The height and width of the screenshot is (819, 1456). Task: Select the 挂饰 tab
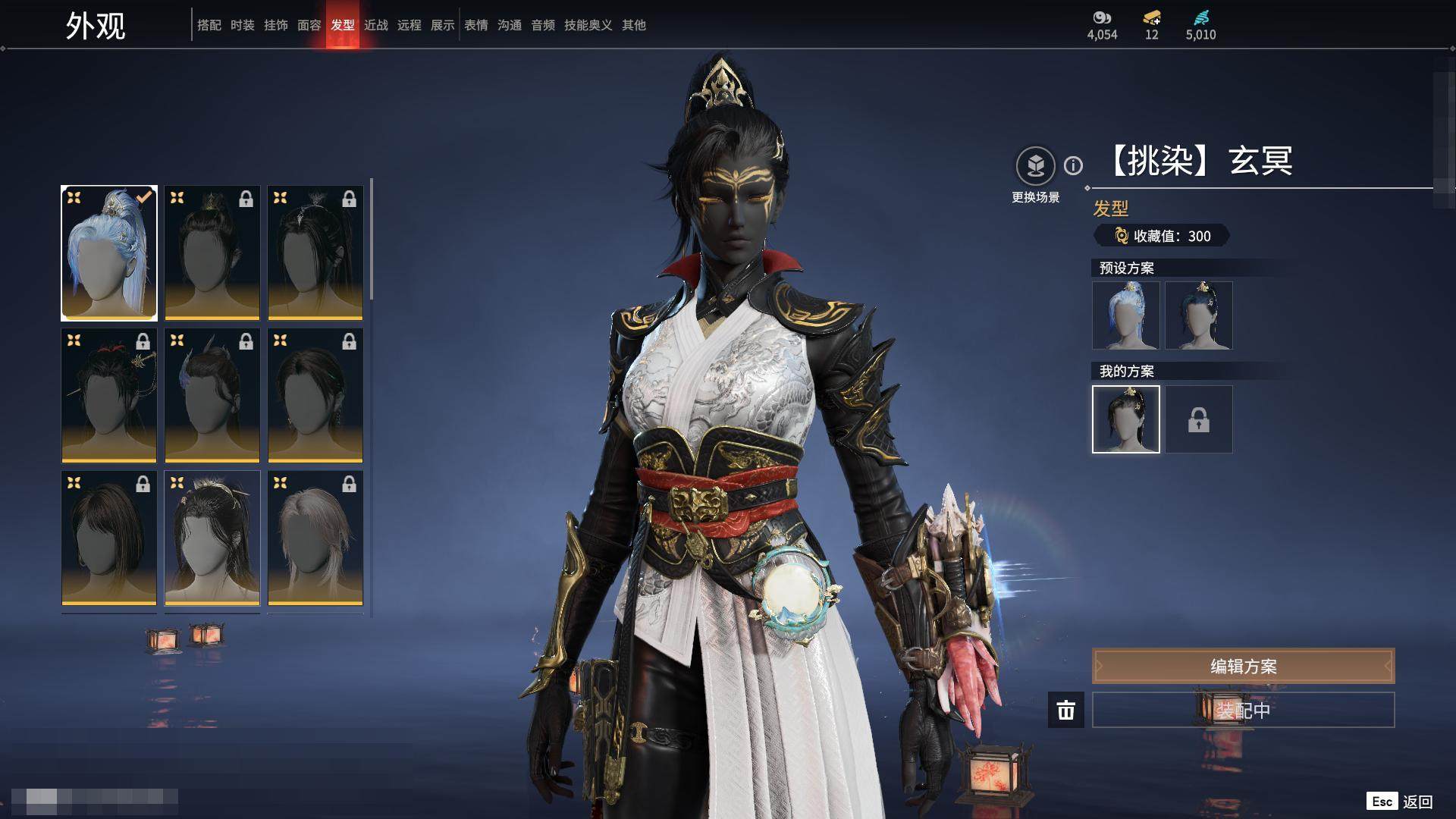pyautogui.click(x=275, y=25)
